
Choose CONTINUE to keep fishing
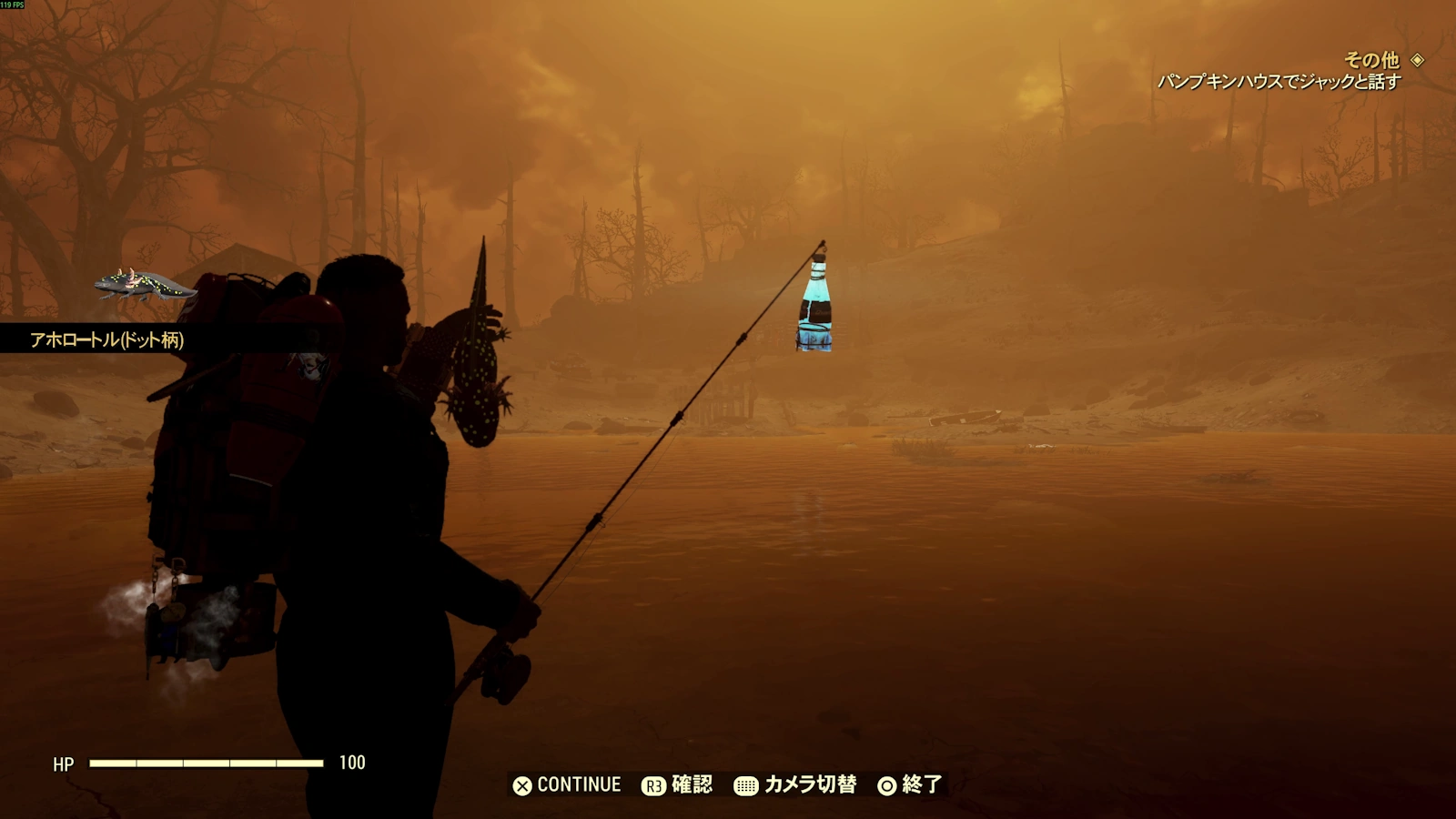point(567,784)
